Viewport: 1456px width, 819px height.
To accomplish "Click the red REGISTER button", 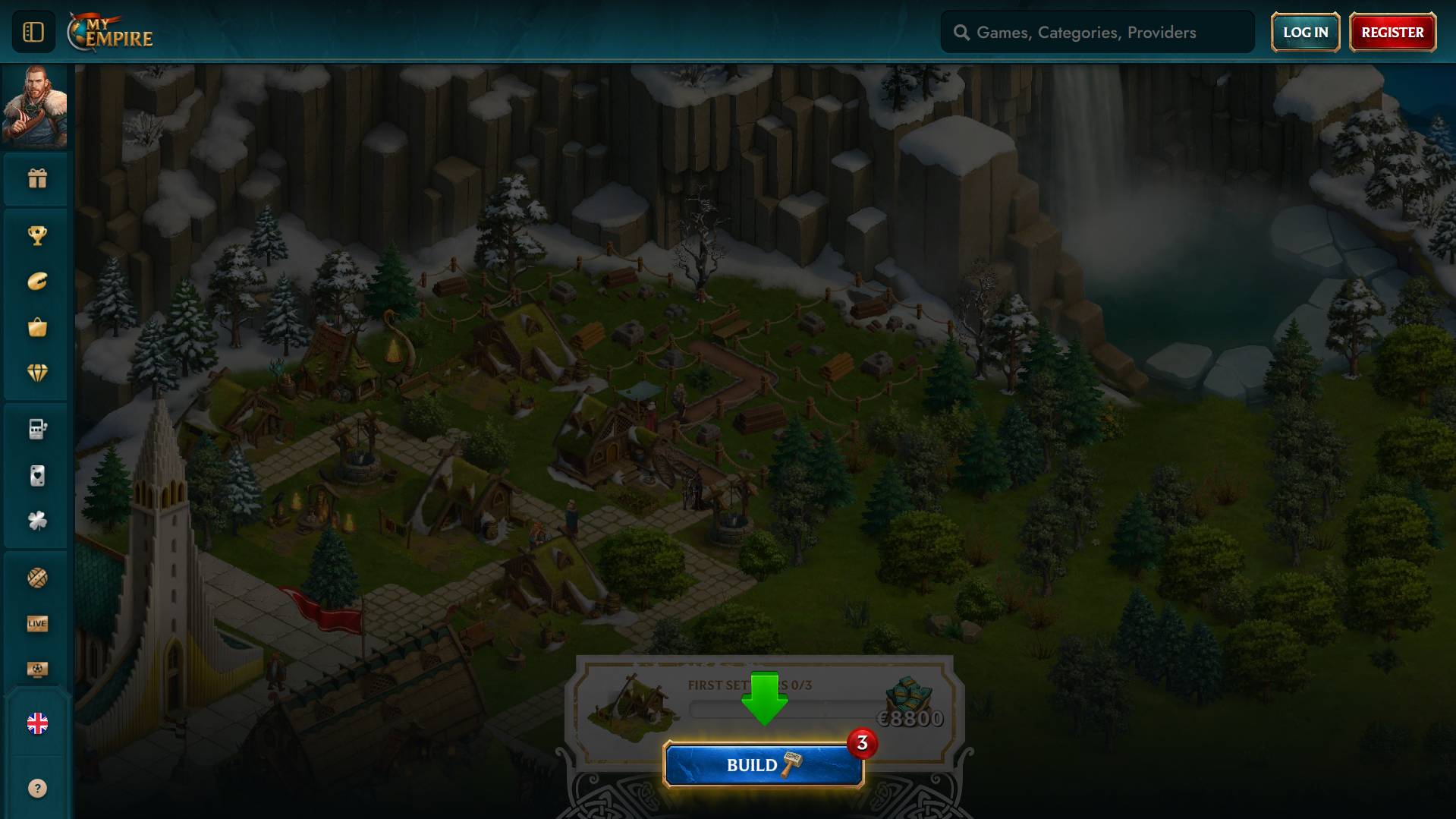I will [x=1392, y=33].
